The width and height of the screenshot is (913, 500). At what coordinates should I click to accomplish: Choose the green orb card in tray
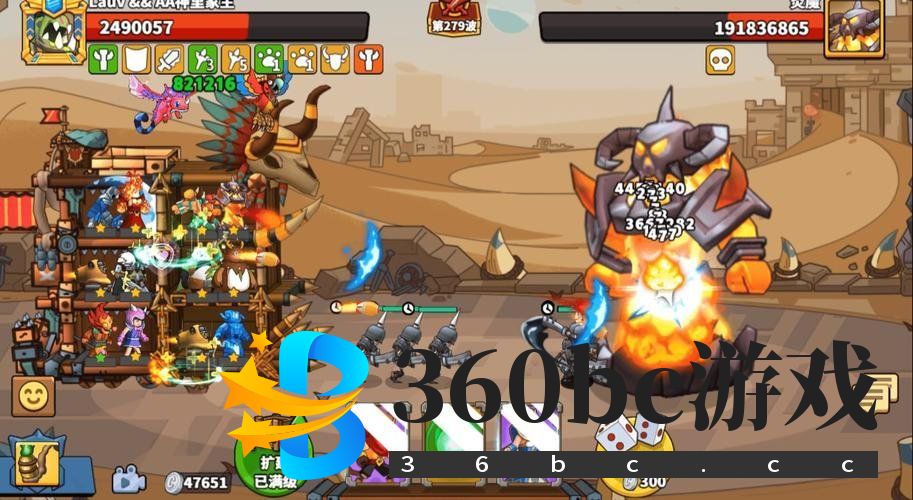454,440
